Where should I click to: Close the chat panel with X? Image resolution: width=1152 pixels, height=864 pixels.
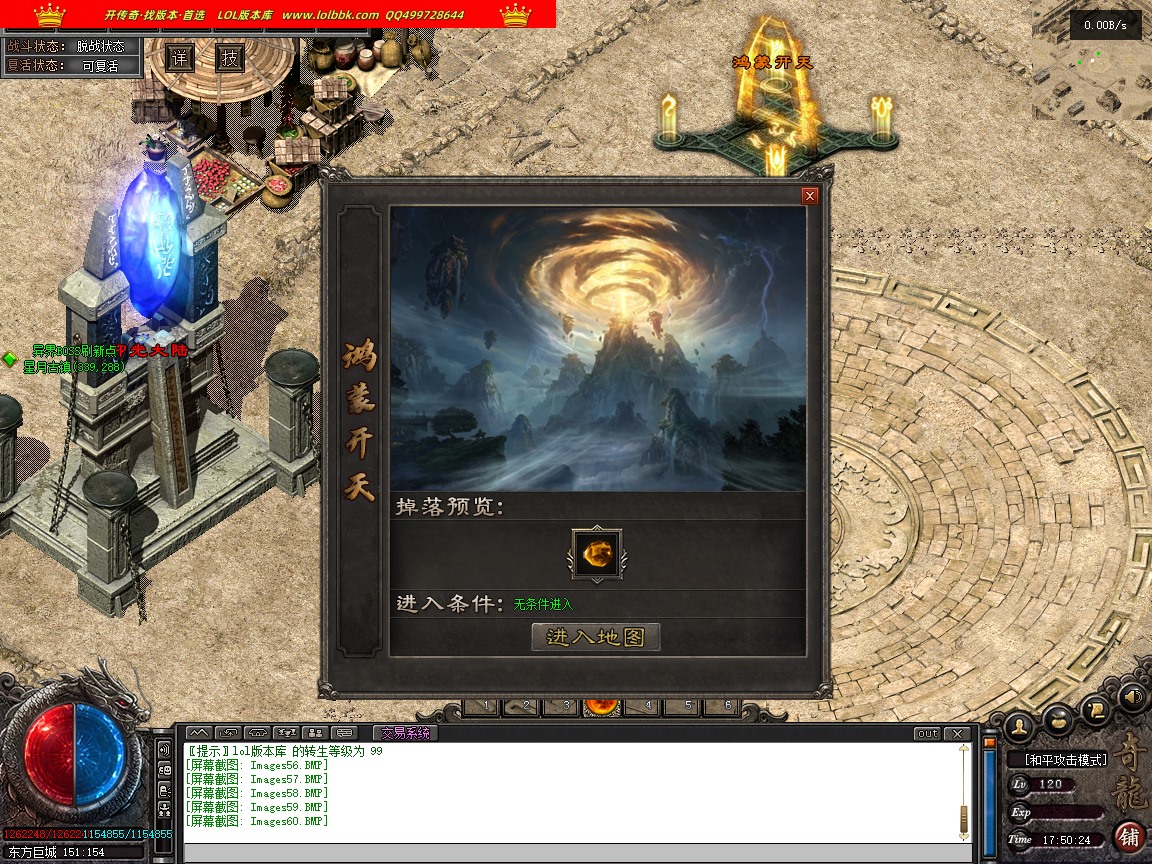[957, 734]
